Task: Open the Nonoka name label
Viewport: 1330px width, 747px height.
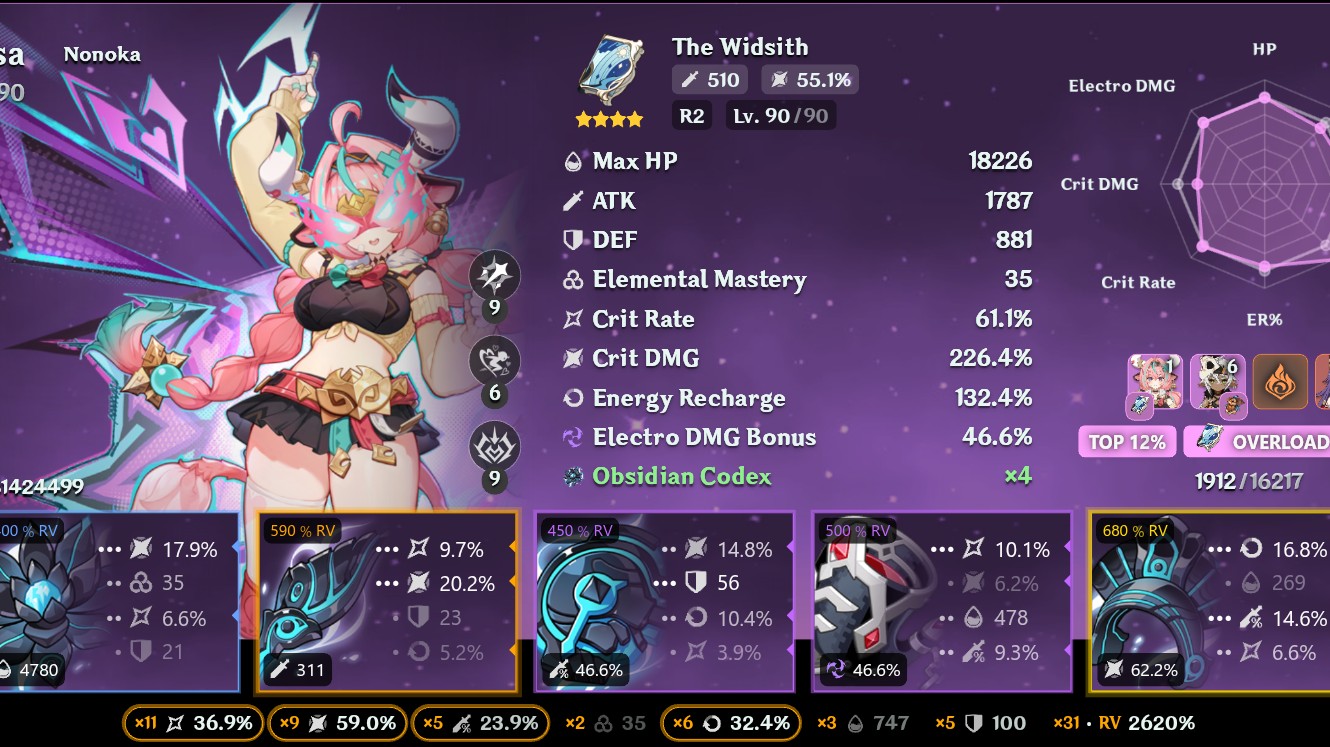Action: pos(101,55)
